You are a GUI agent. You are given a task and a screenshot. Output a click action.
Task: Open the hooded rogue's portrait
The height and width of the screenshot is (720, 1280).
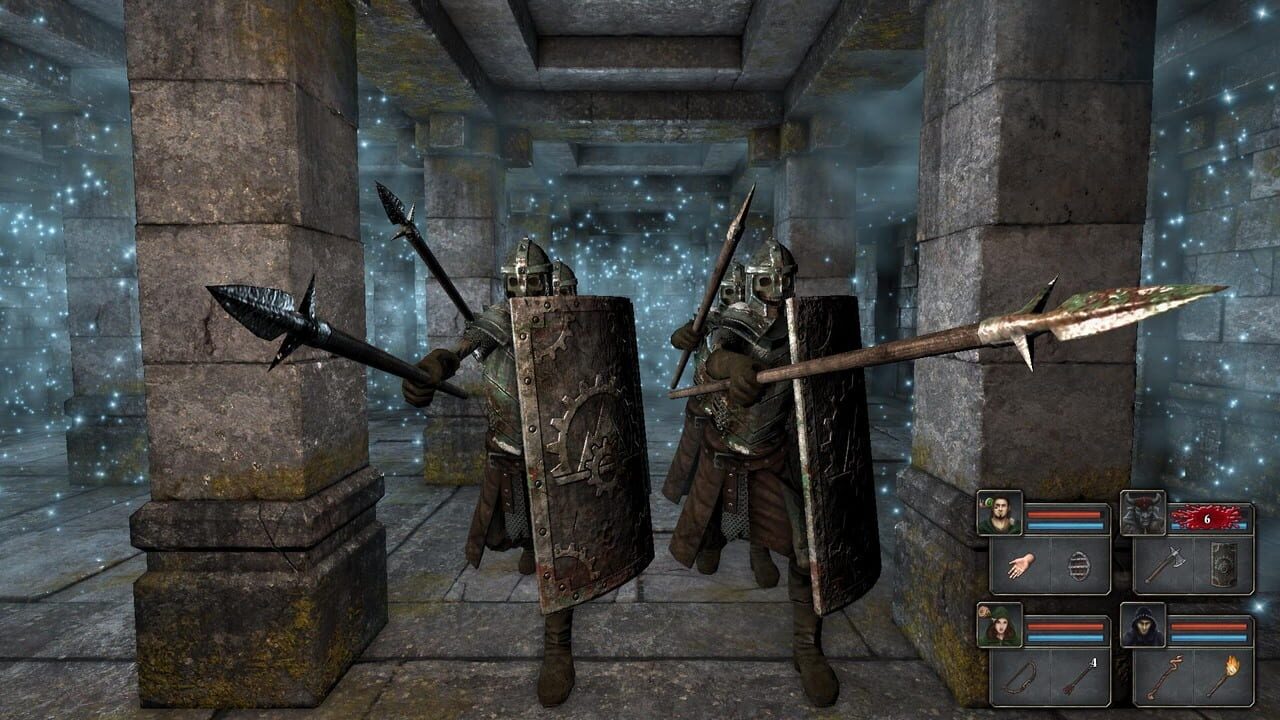pyautogui.click(x=998, y=623)
